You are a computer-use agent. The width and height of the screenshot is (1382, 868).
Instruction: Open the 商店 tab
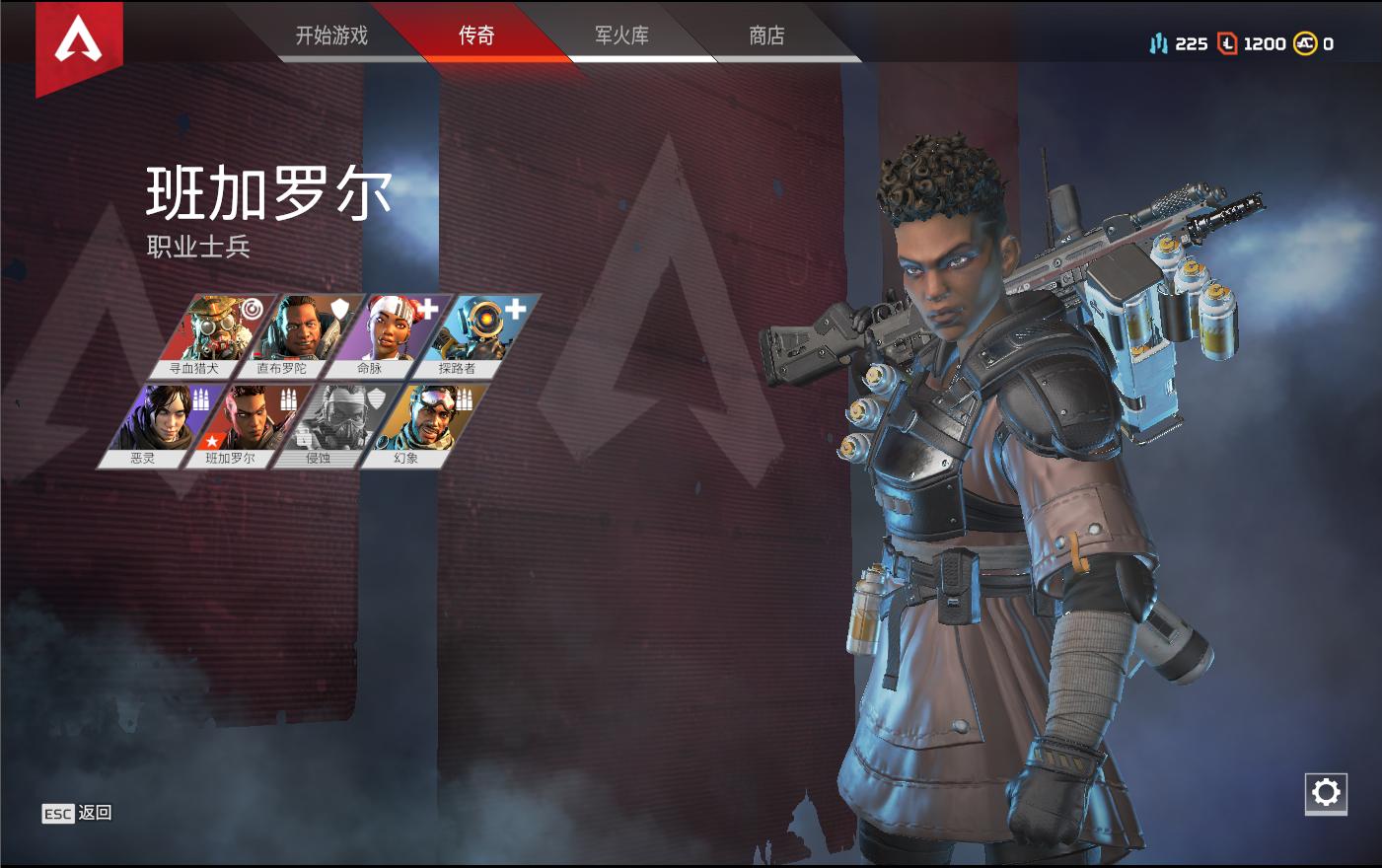point(765,35)
